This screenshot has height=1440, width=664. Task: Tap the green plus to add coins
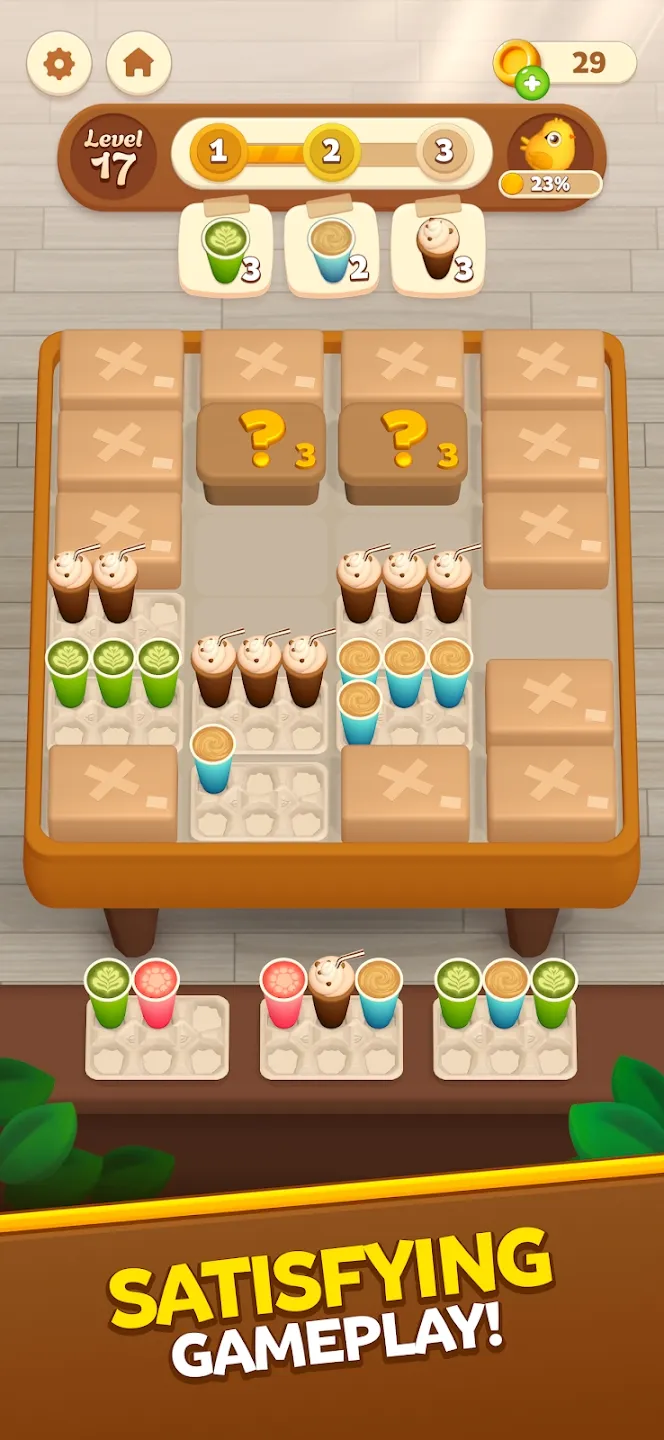532,84
